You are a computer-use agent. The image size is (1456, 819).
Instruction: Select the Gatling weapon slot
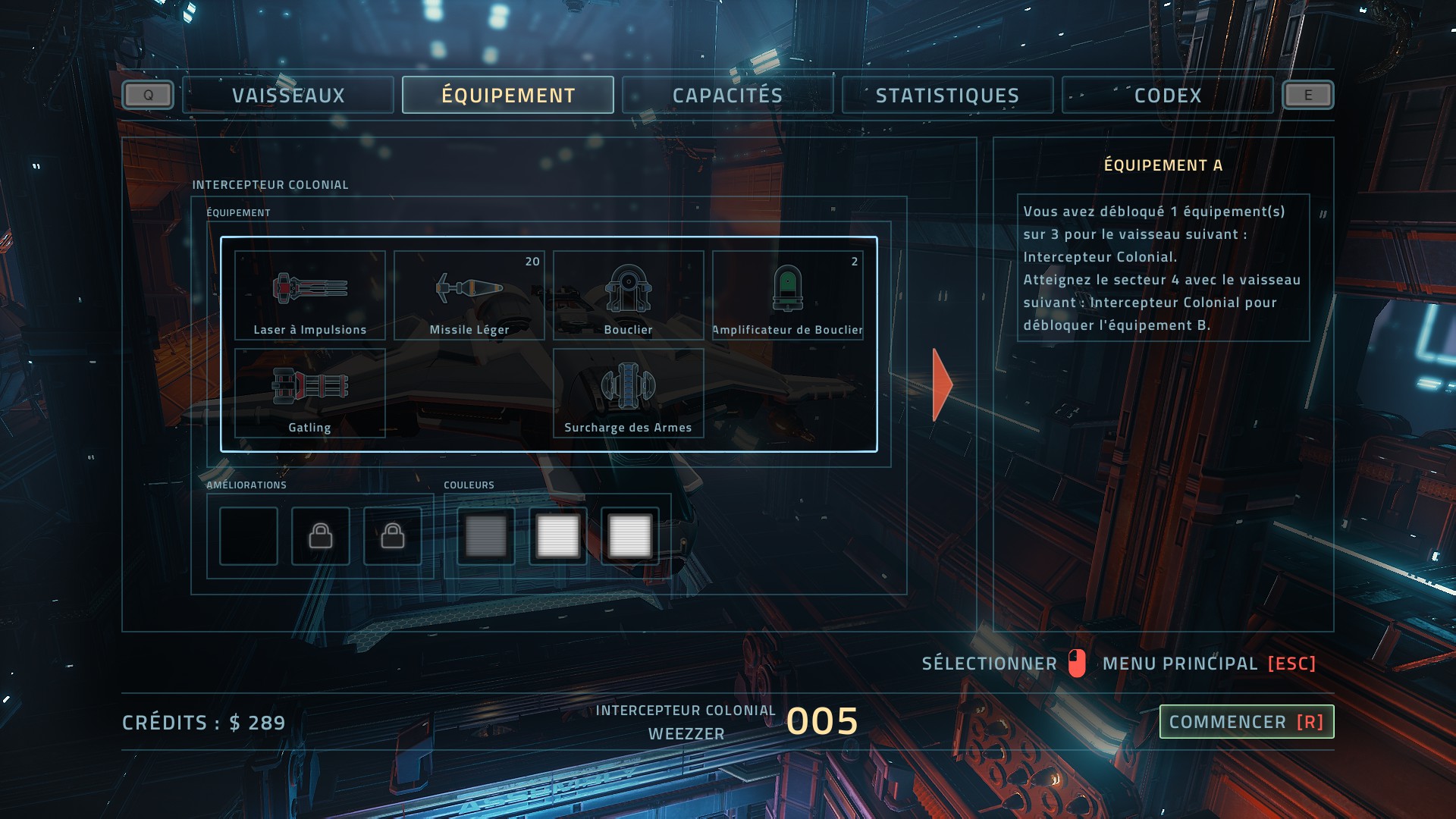tap(310, 393)
